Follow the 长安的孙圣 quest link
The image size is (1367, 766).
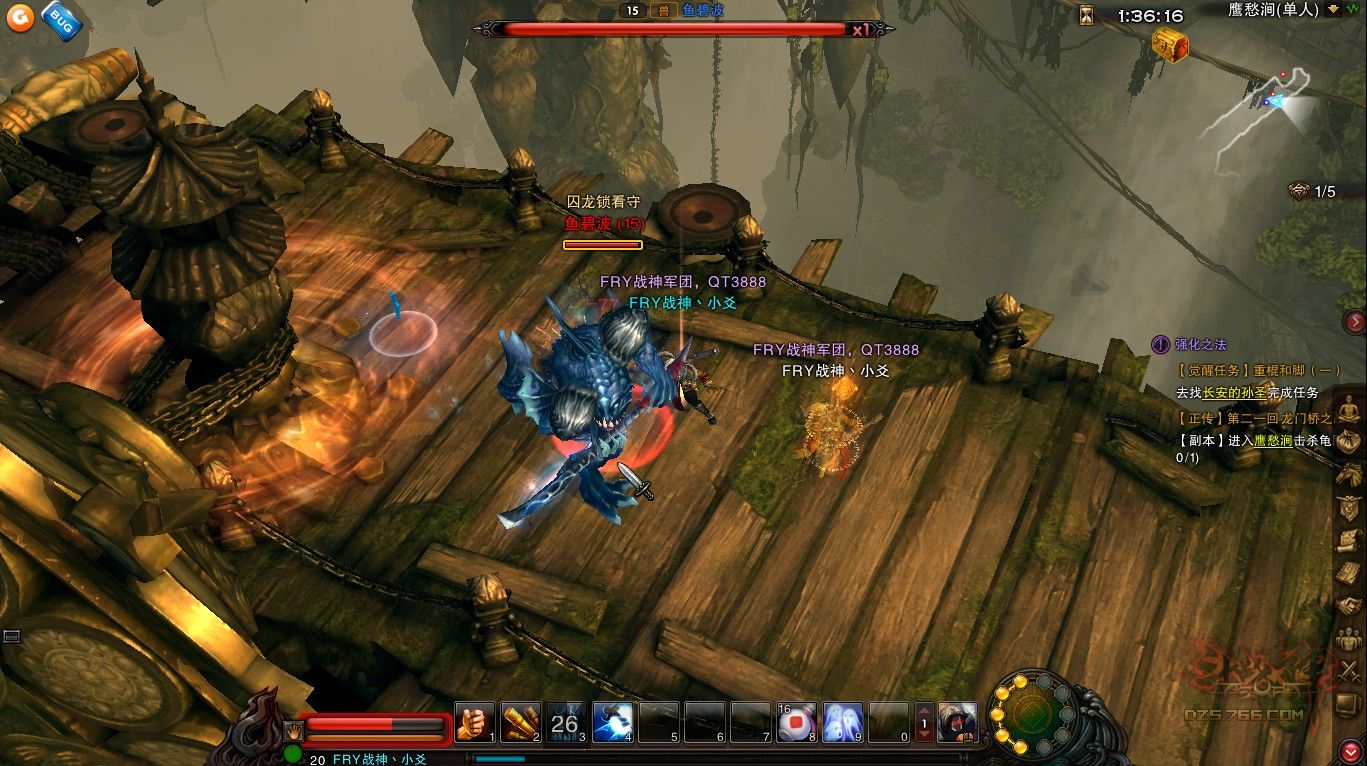pyautogui.click(x=1235, y=393)
